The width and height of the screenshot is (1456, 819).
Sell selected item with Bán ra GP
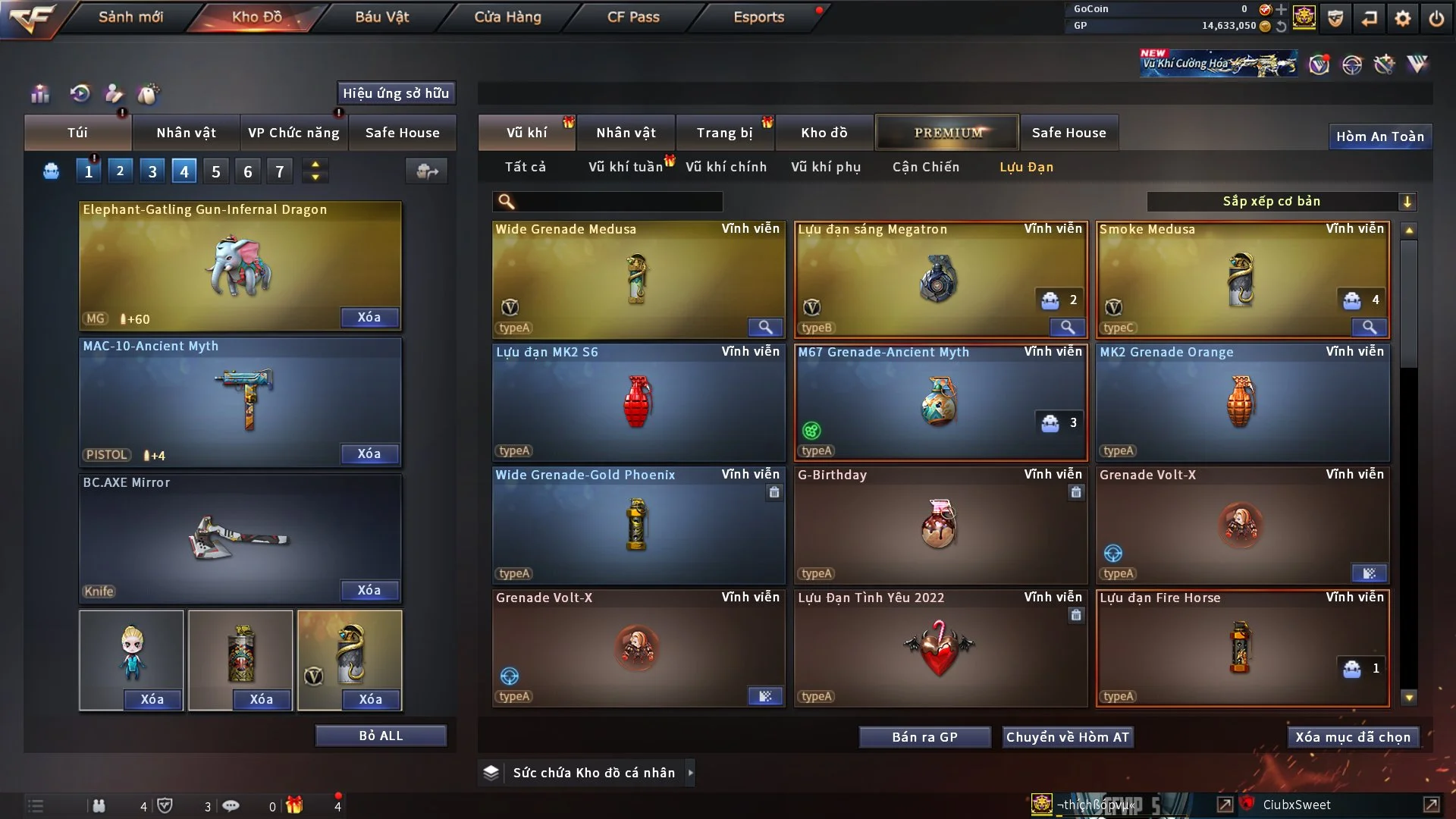(x=924, y=737)
